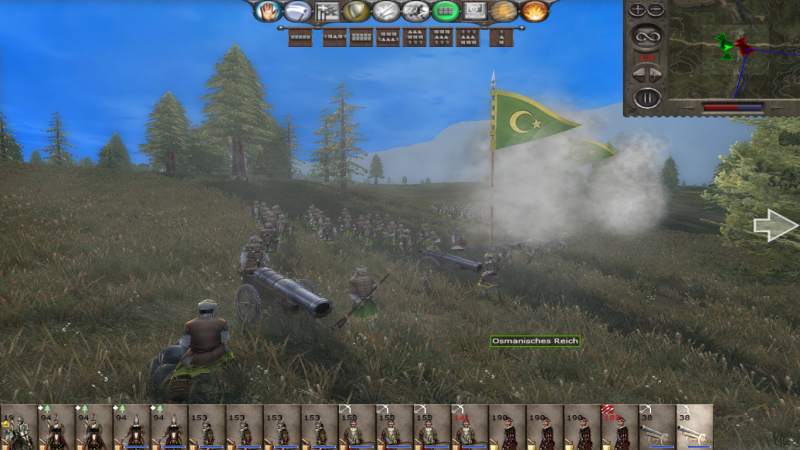
Task: Click the green group formation button
Action: [446, 11]
